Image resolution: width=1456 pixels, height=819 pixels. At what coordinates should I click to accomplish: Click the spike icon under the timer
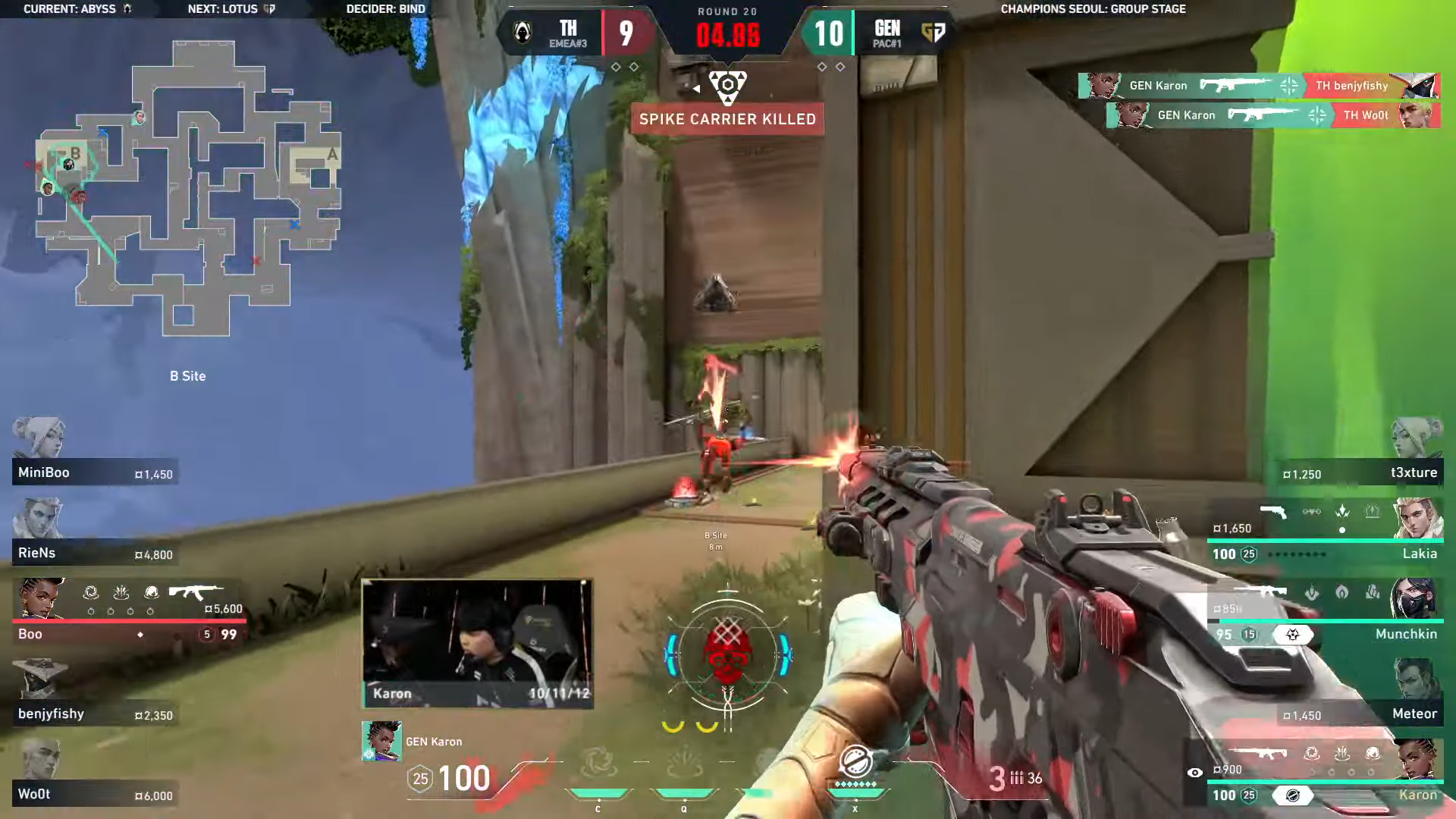[727, 84]
